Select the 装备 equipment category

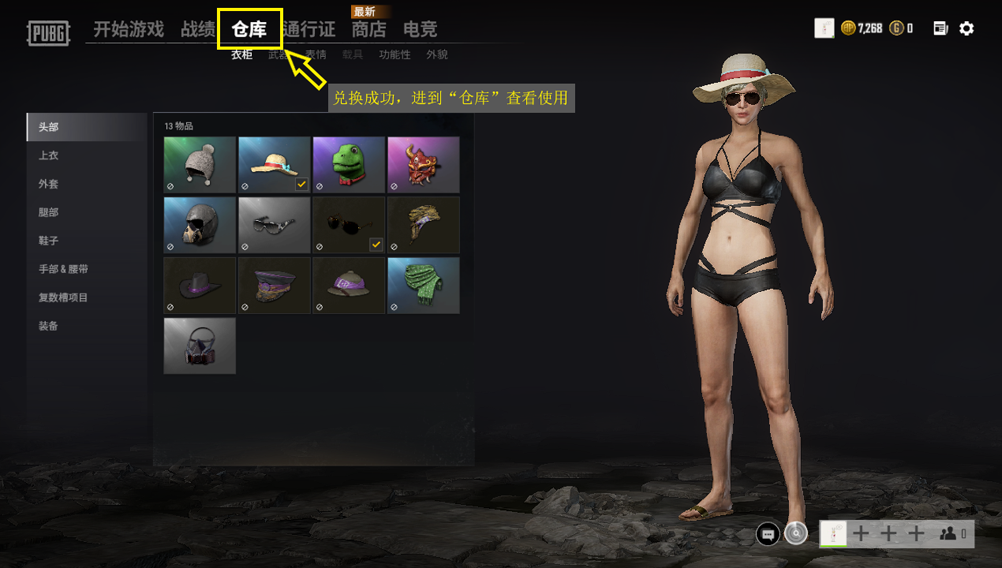coord(49,326)
